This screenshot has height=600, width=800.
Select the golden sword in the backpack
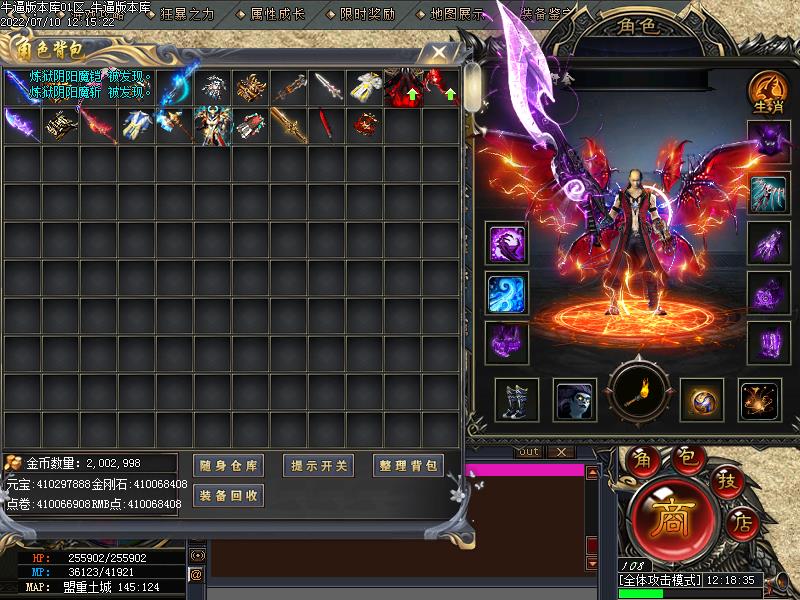[x=289, y=125]
